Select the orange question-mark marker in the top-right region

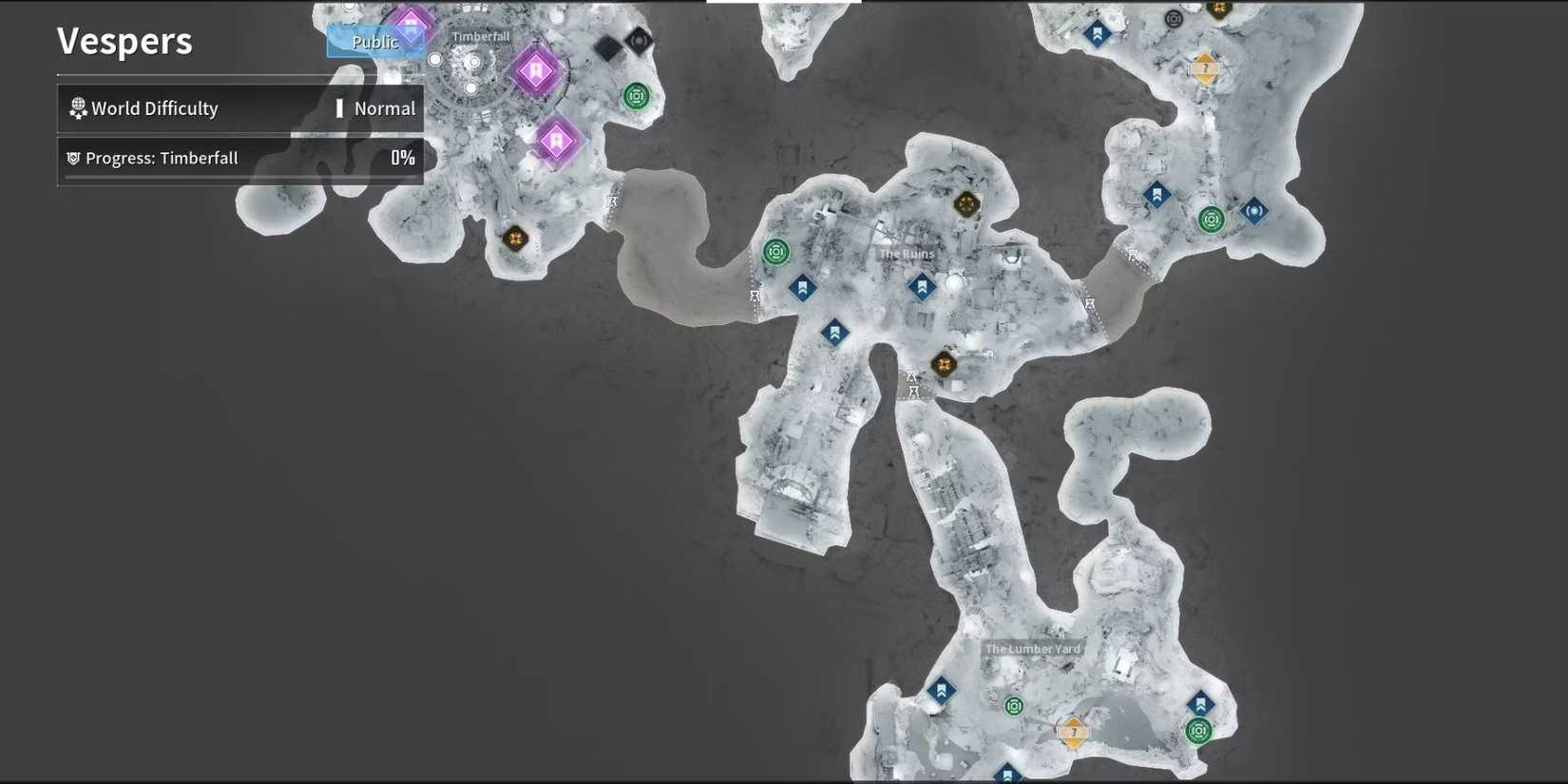click(x=1205, y=68)
